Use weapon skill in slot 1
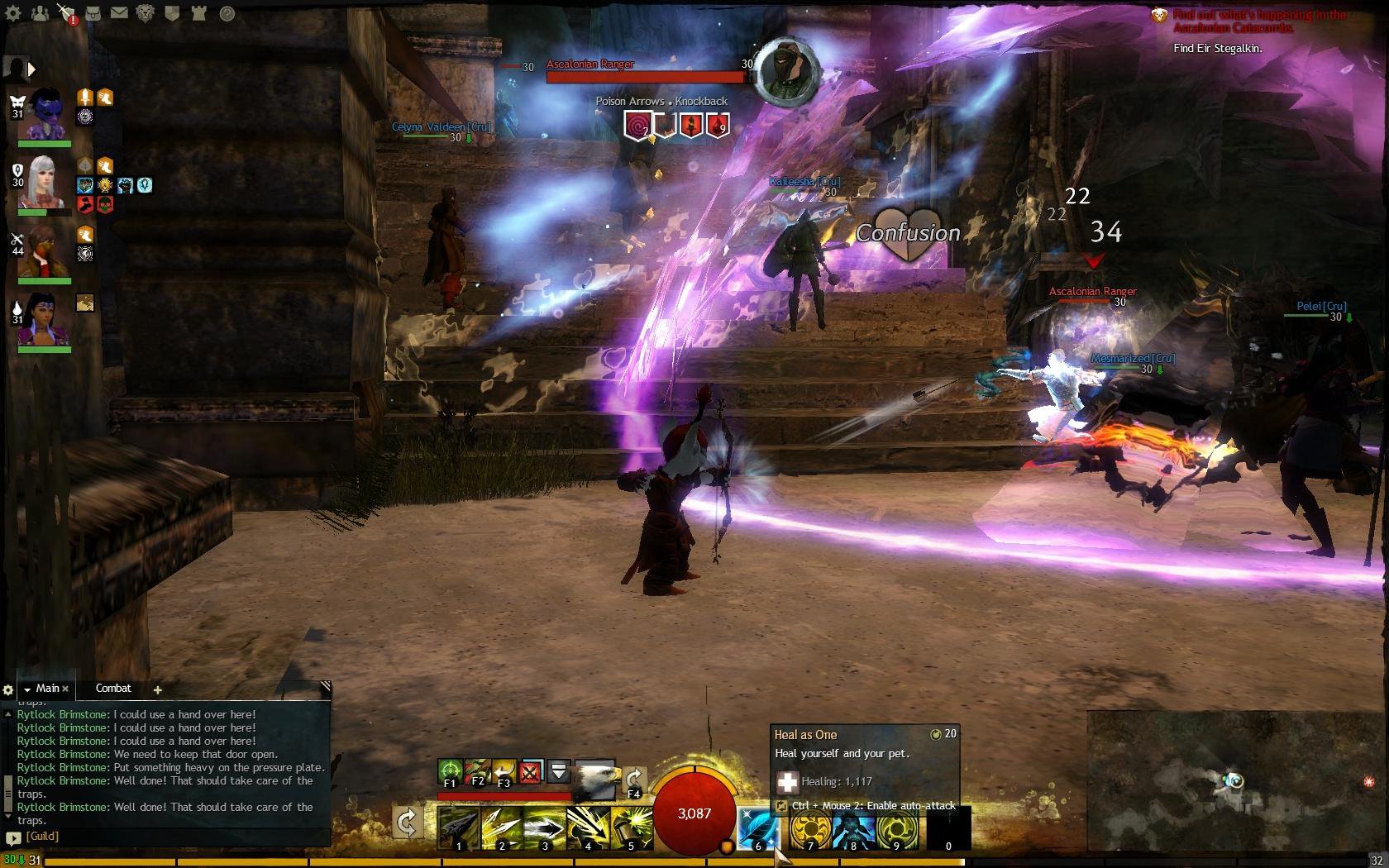1389x868 pixels. [x=458, y=827]
